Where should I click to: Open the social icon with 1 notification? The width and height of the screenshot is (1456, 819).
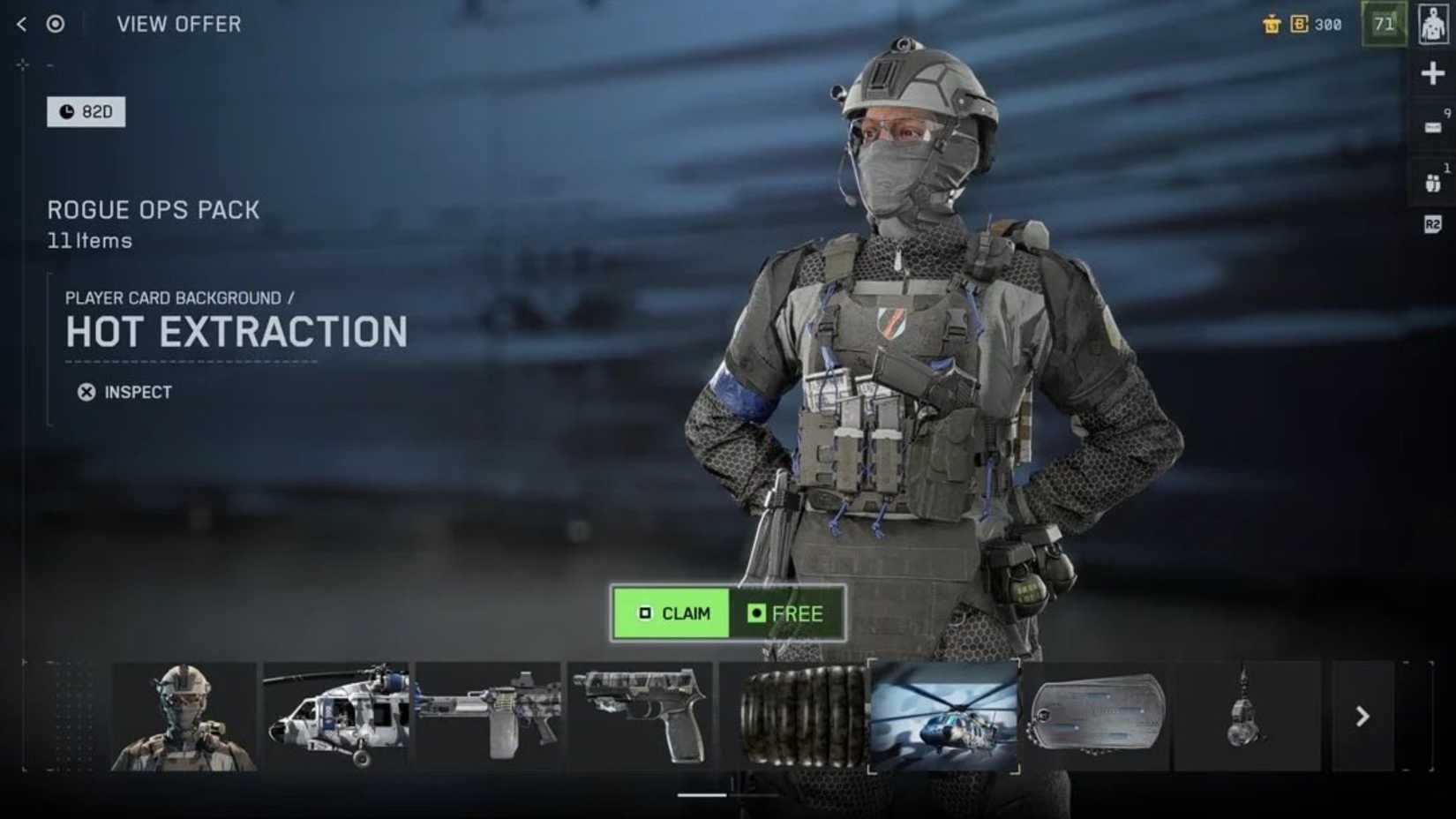click(1431, 183)
